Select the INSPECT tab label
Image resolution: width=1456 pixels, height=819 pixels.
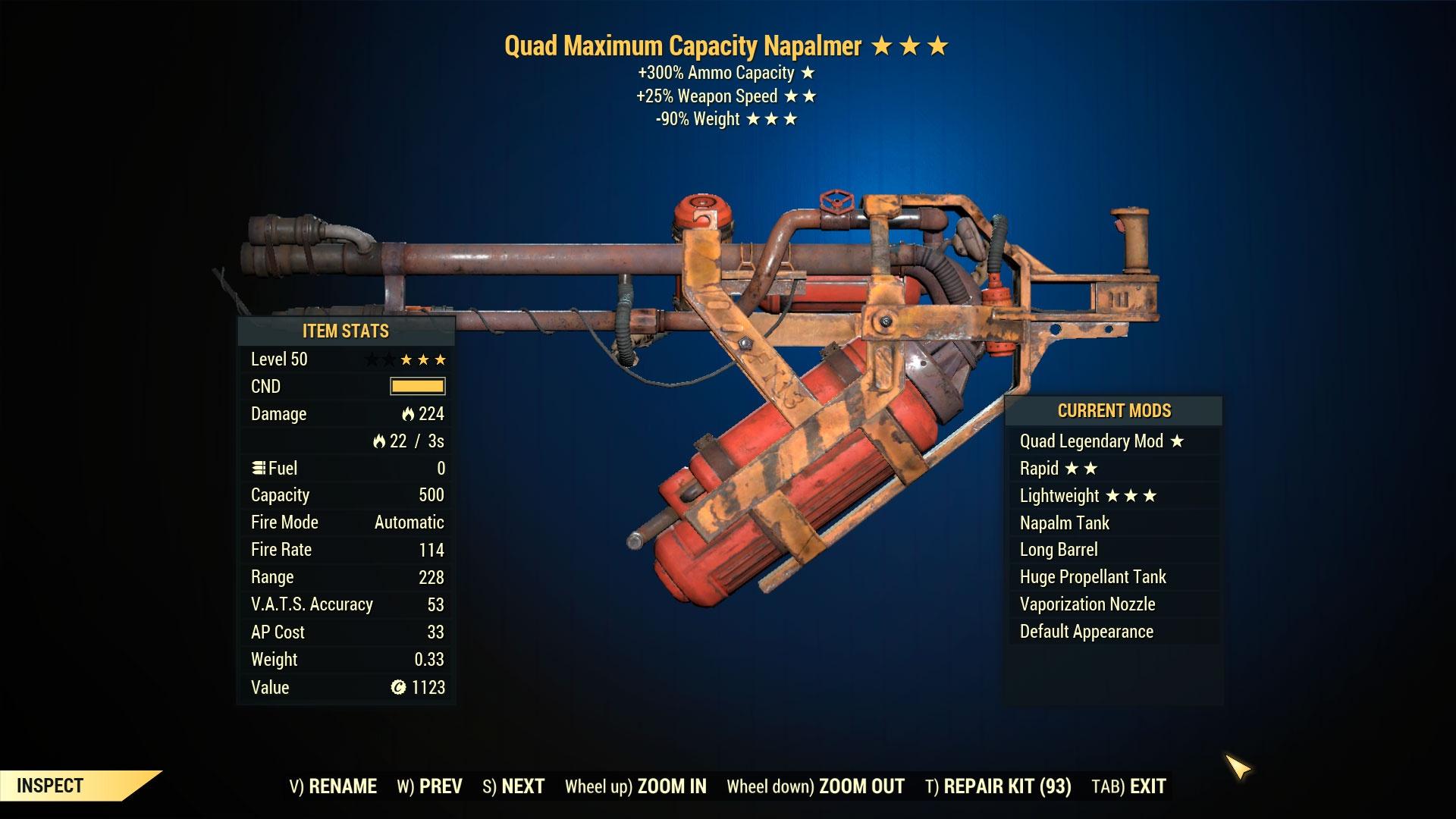(49, 785)
